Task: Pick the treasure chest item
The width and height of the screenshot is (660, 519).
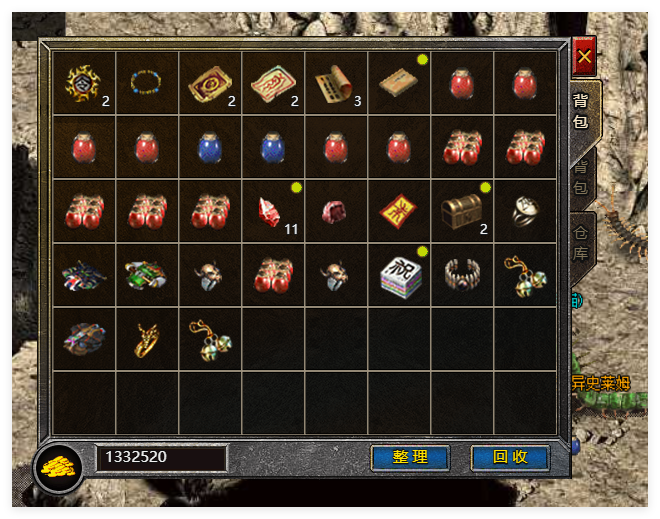Action: [463, 210]
